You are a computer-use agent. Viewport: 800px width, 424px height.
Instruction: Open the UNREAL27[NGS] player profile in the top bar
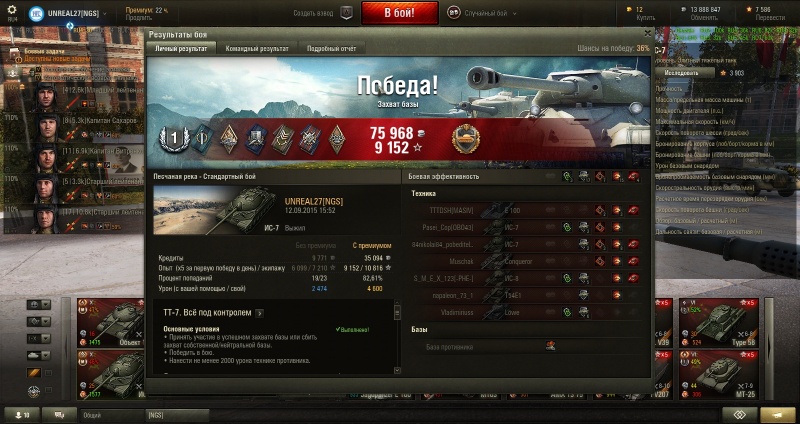click(x=75, y=12)
